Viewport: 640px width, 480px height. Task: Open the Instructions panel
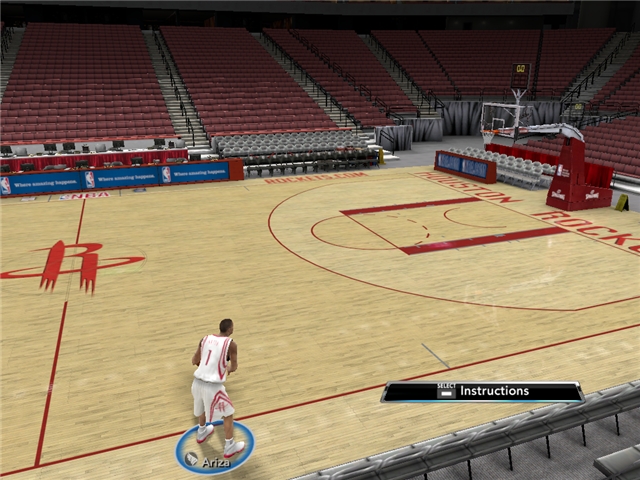tap(482, 391)
